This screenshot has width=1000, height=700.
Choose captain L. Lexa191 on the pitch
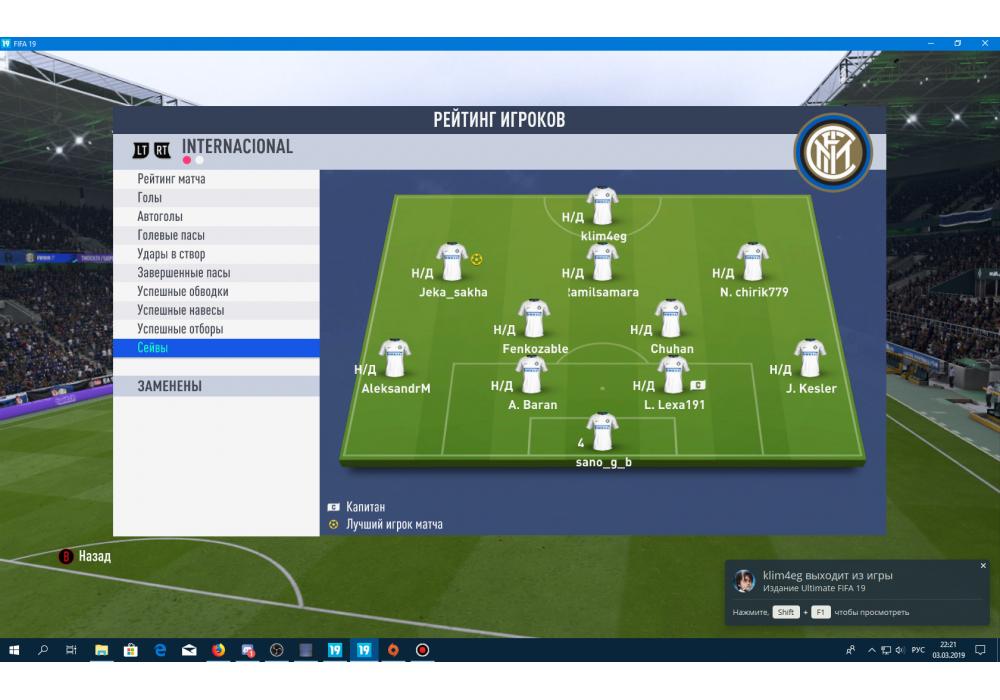[x=673, y=376]
